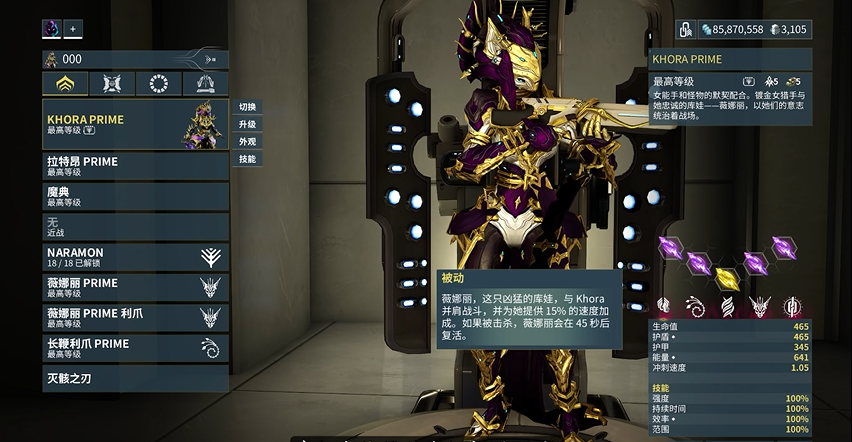Open the 灭骸之刃 slot
Image resolution: width=852 pixels, height=442 pixels.
coord(135,379)
